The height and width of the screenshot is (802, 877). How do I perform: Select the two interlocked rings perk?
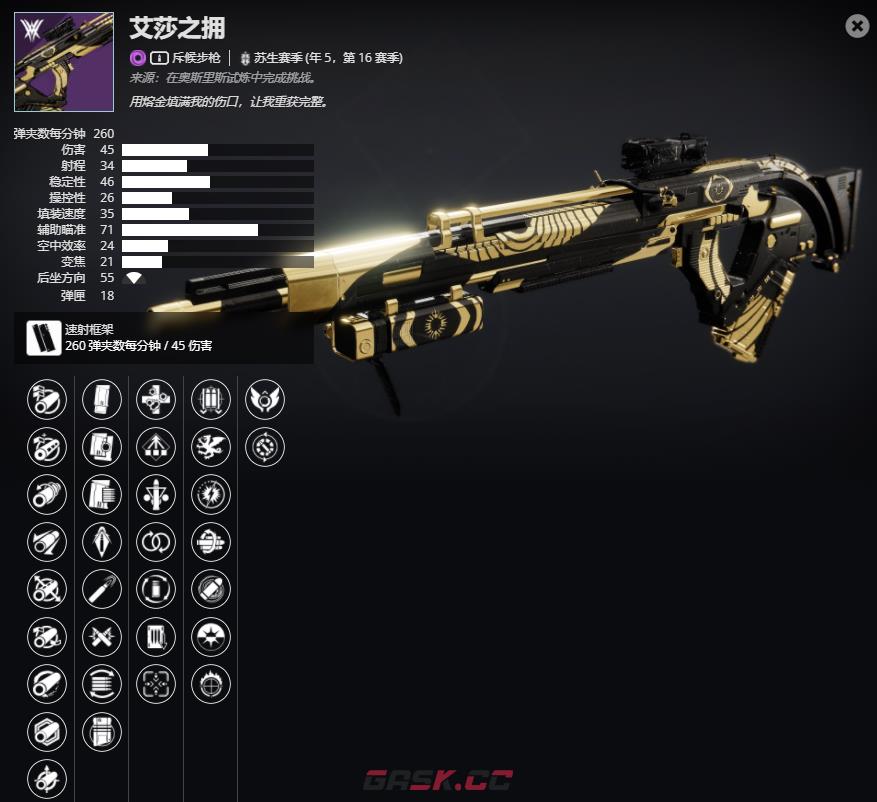(x=156, y=542)
